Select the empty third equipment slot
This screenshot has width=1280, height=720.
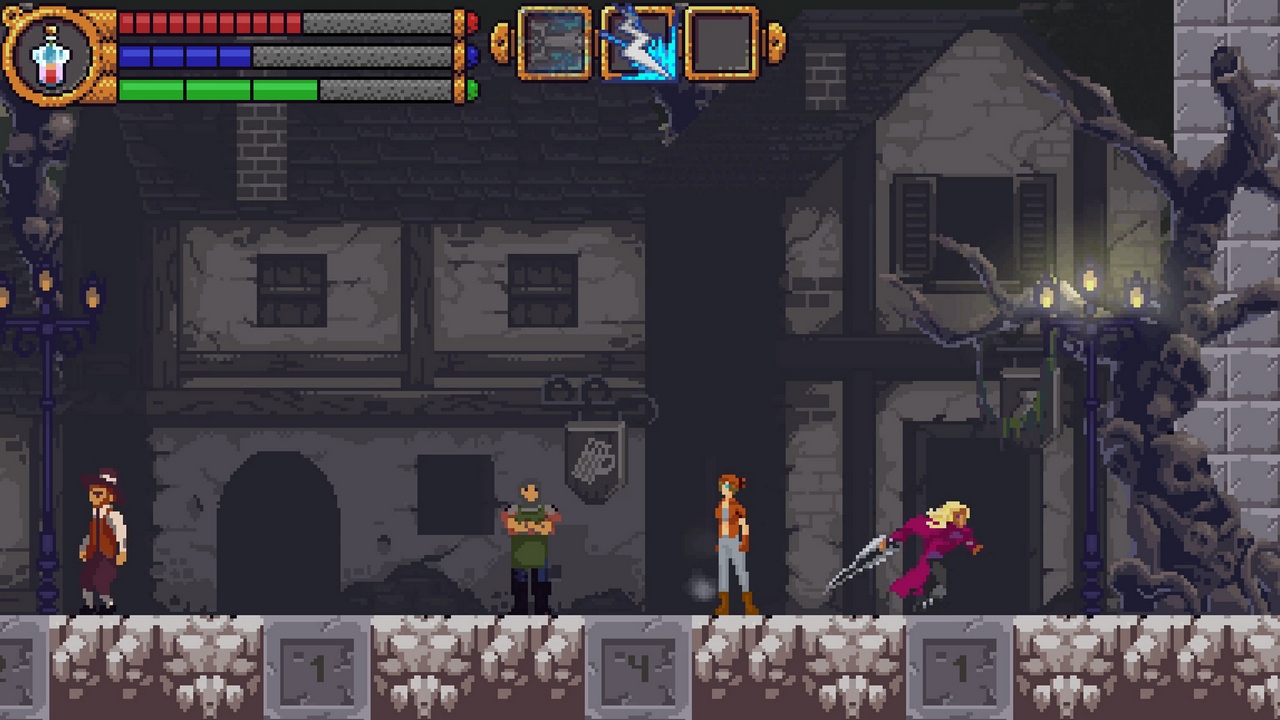click(x=722, y=42)
